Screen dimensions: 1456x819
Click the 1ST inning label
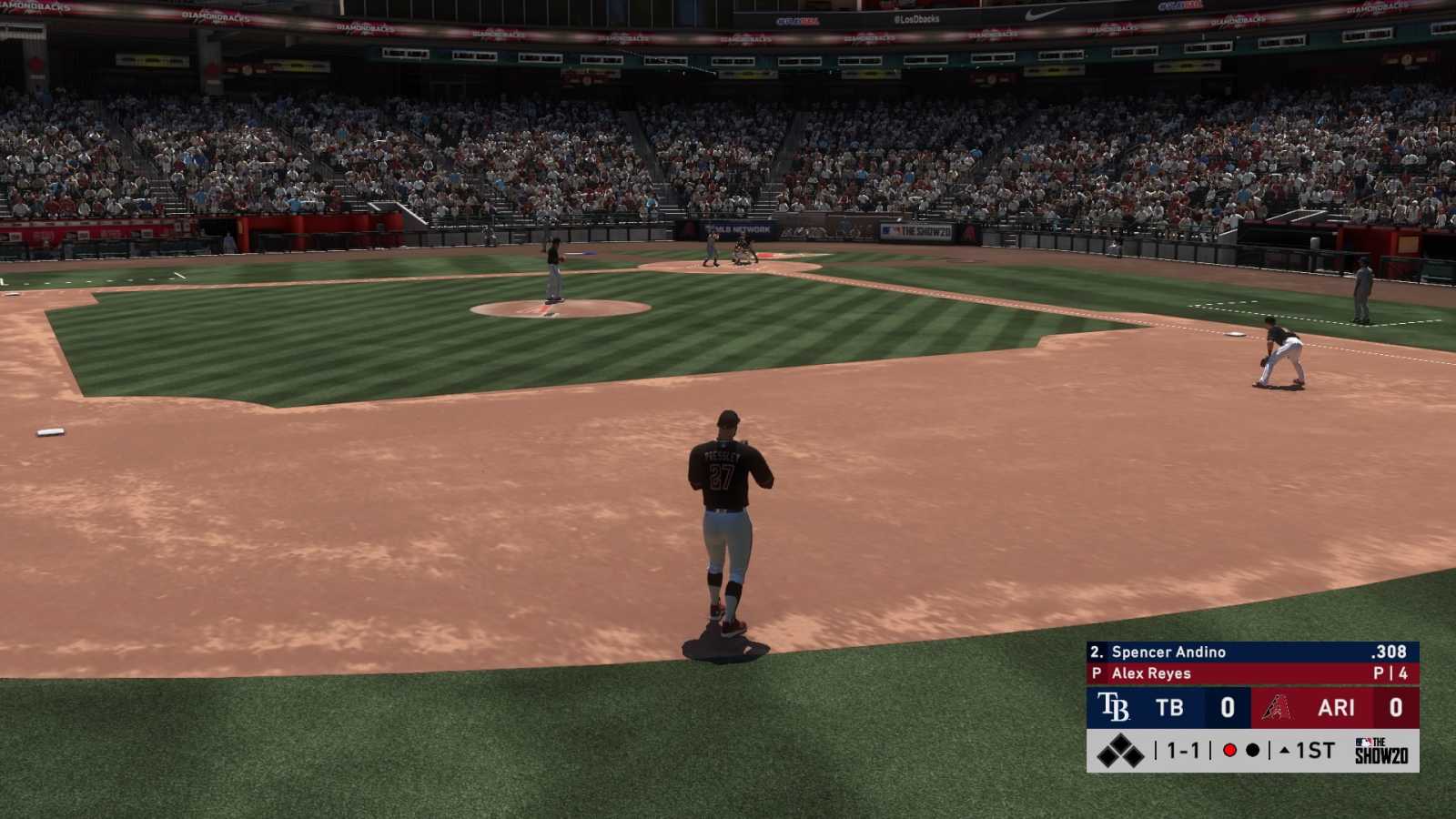[1316, 749]
